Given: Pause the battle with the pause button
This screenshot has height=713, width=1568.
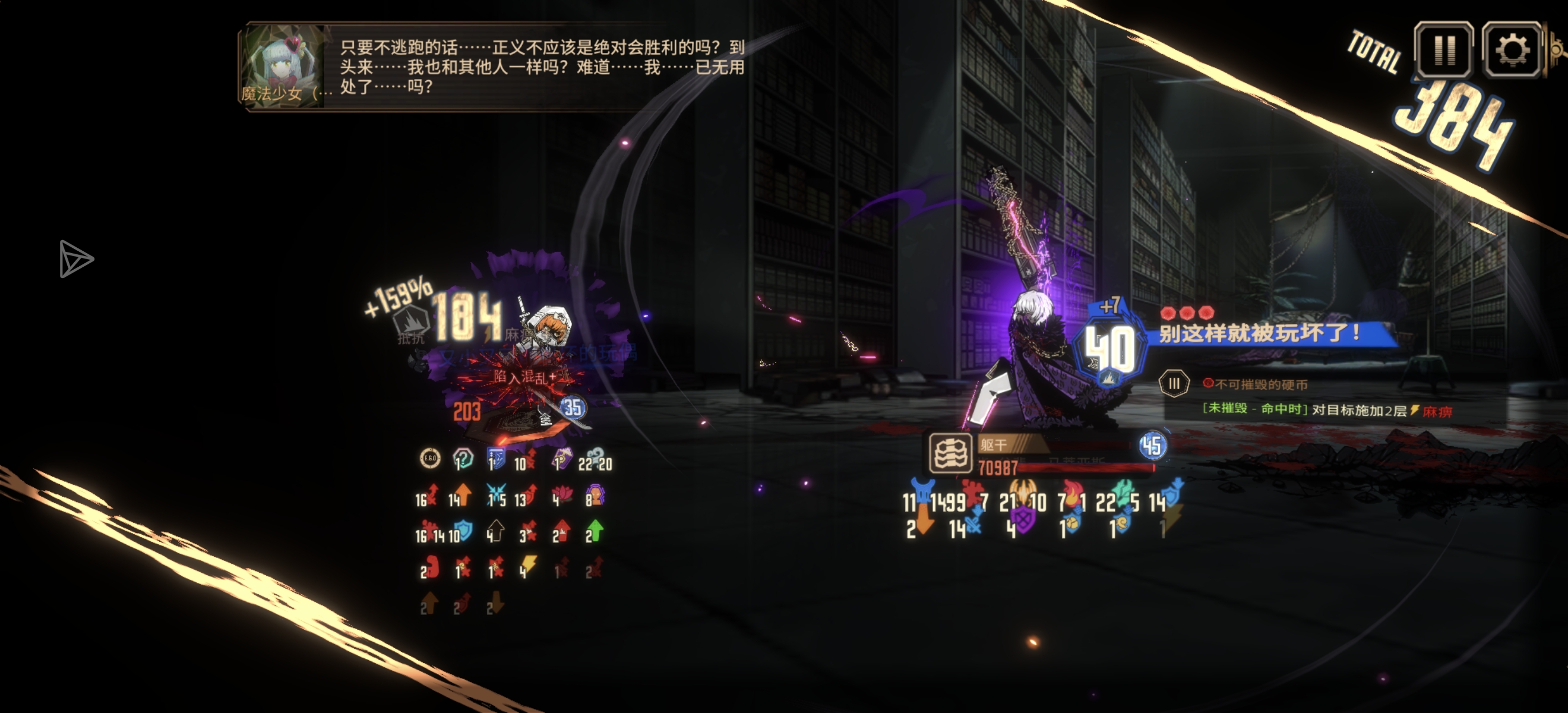Looking at the screenshot, I should (x=1443, y=50).
